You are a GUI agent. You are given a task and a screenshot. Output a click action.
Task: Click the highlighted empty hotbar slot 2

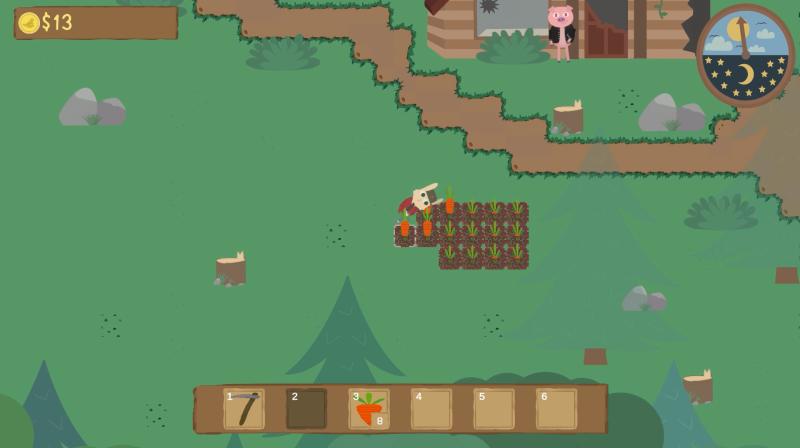click(306, 409)
